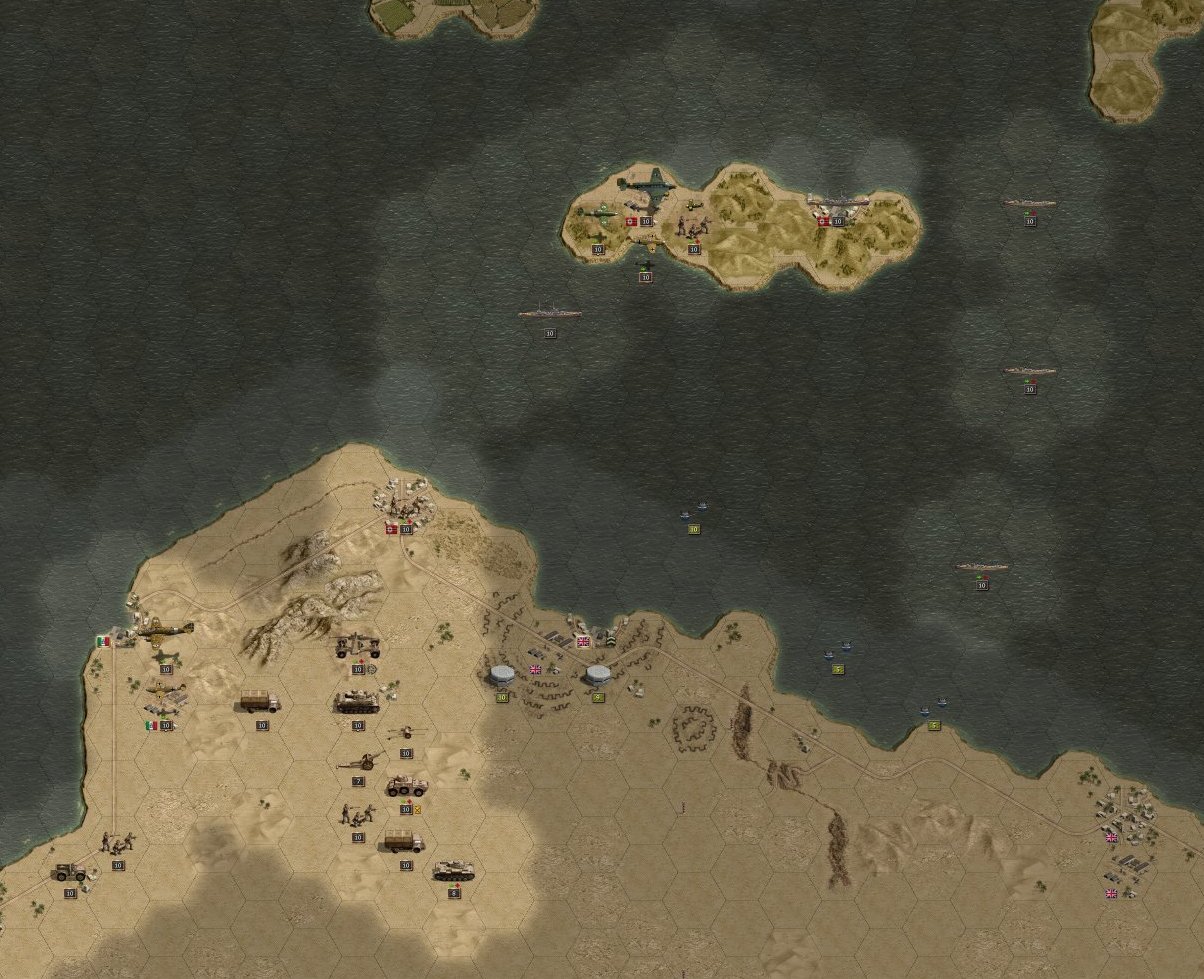The width and height of the screenshot is (1204, 979).
Task: Select the armored car with the yellow marker
Action: [406, 786]
